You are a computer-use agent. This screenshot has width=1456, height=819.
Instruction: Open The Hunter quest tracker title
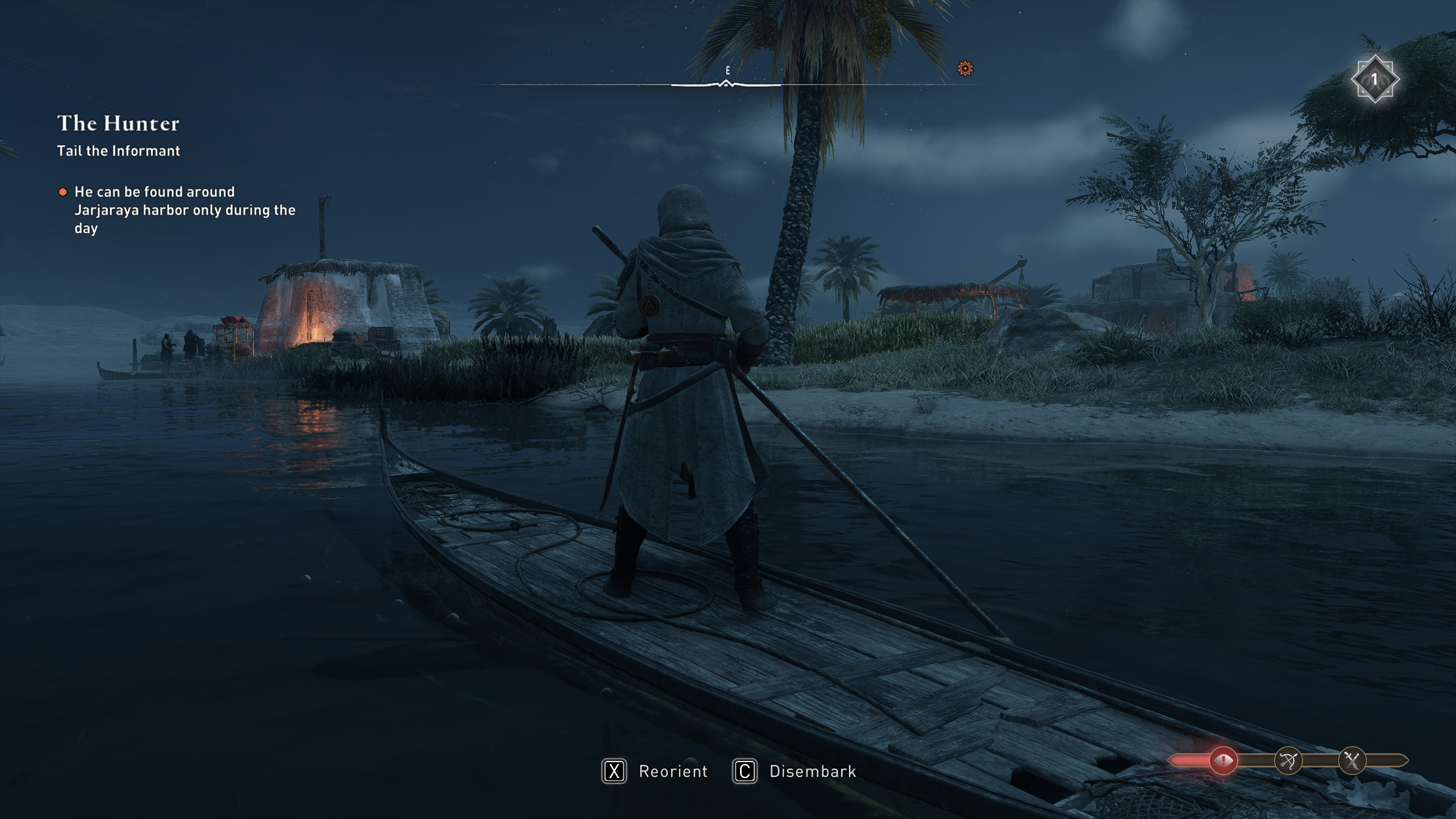click(118, 123)
